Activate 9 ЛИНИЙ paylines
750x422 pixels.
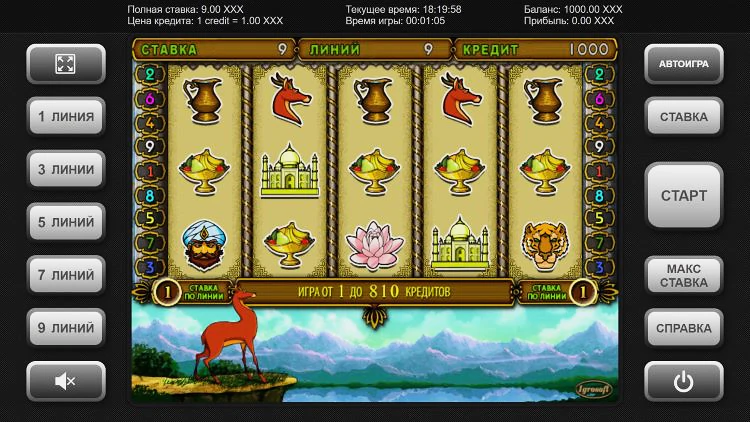(66, 327)
